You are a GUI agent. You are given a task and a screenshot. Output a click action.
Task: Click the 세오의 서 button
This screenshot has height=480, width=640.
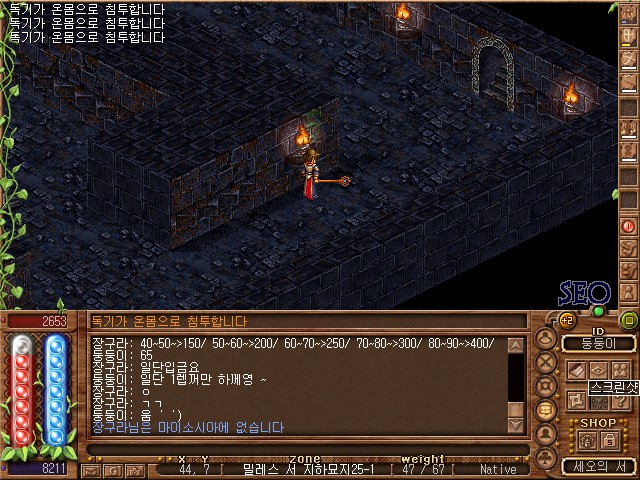click(598, 466)
